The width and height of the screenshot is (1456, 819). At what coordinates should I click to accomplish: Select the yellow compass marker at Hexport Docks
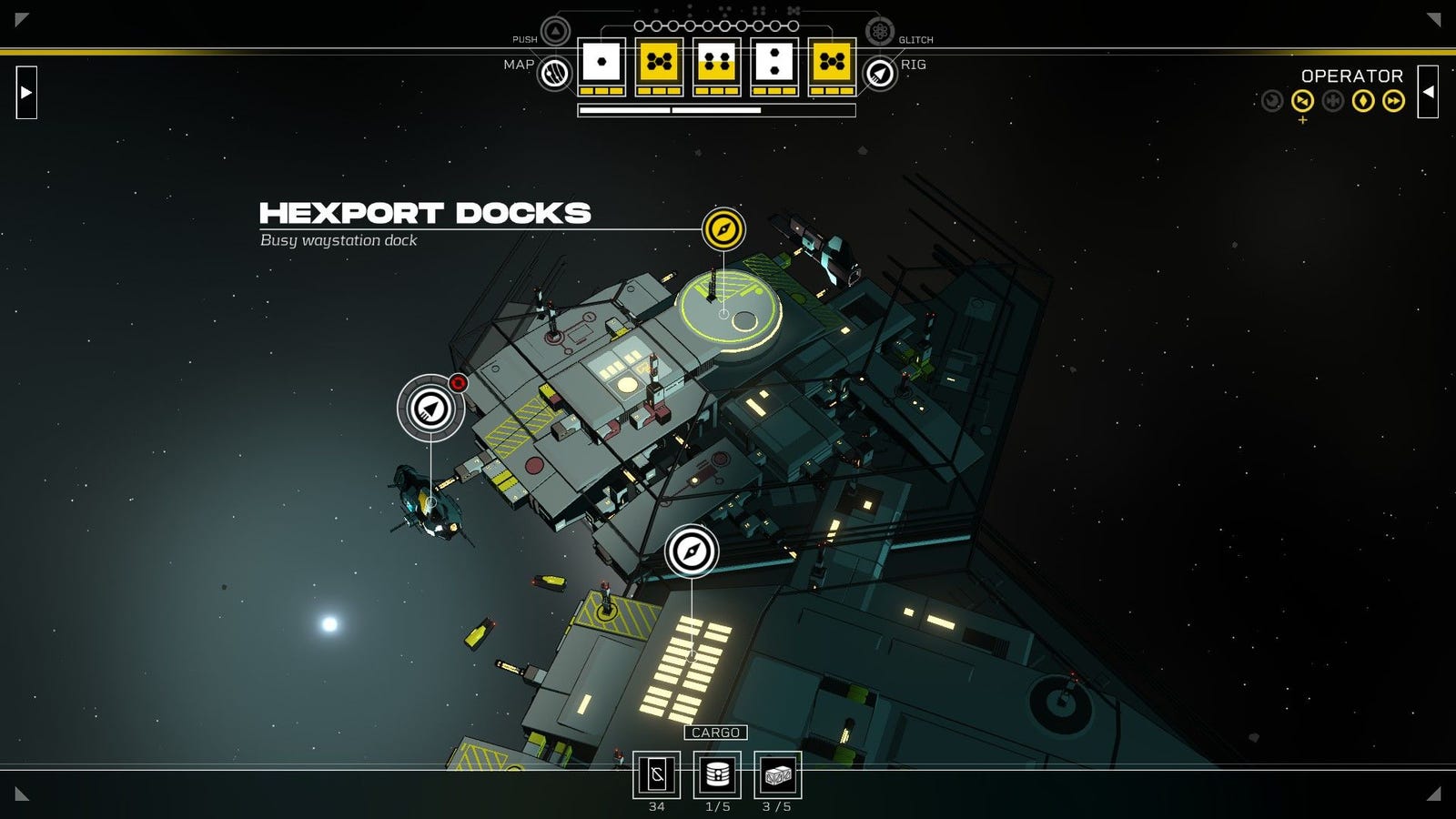pyautogui.click(x=723, y=228)
